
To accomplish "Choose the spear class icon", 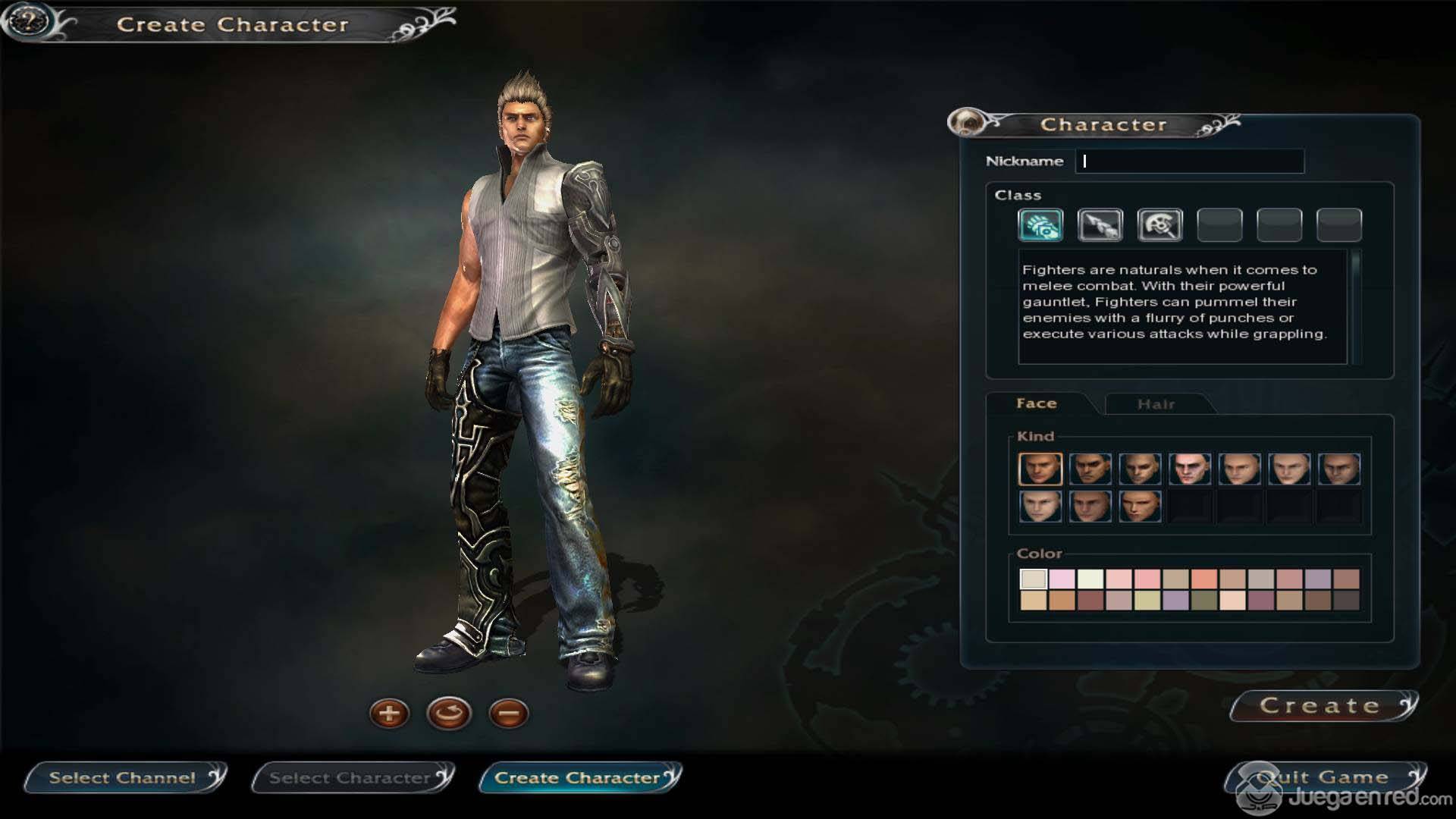I will click(1100, 225).
